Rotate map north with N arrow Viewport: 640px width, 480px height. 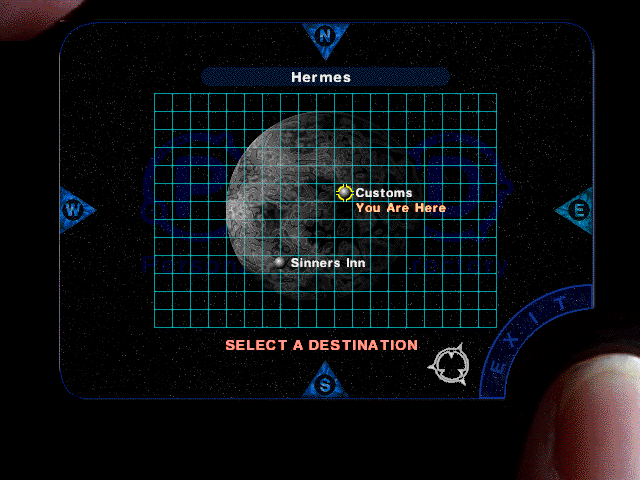325,36
